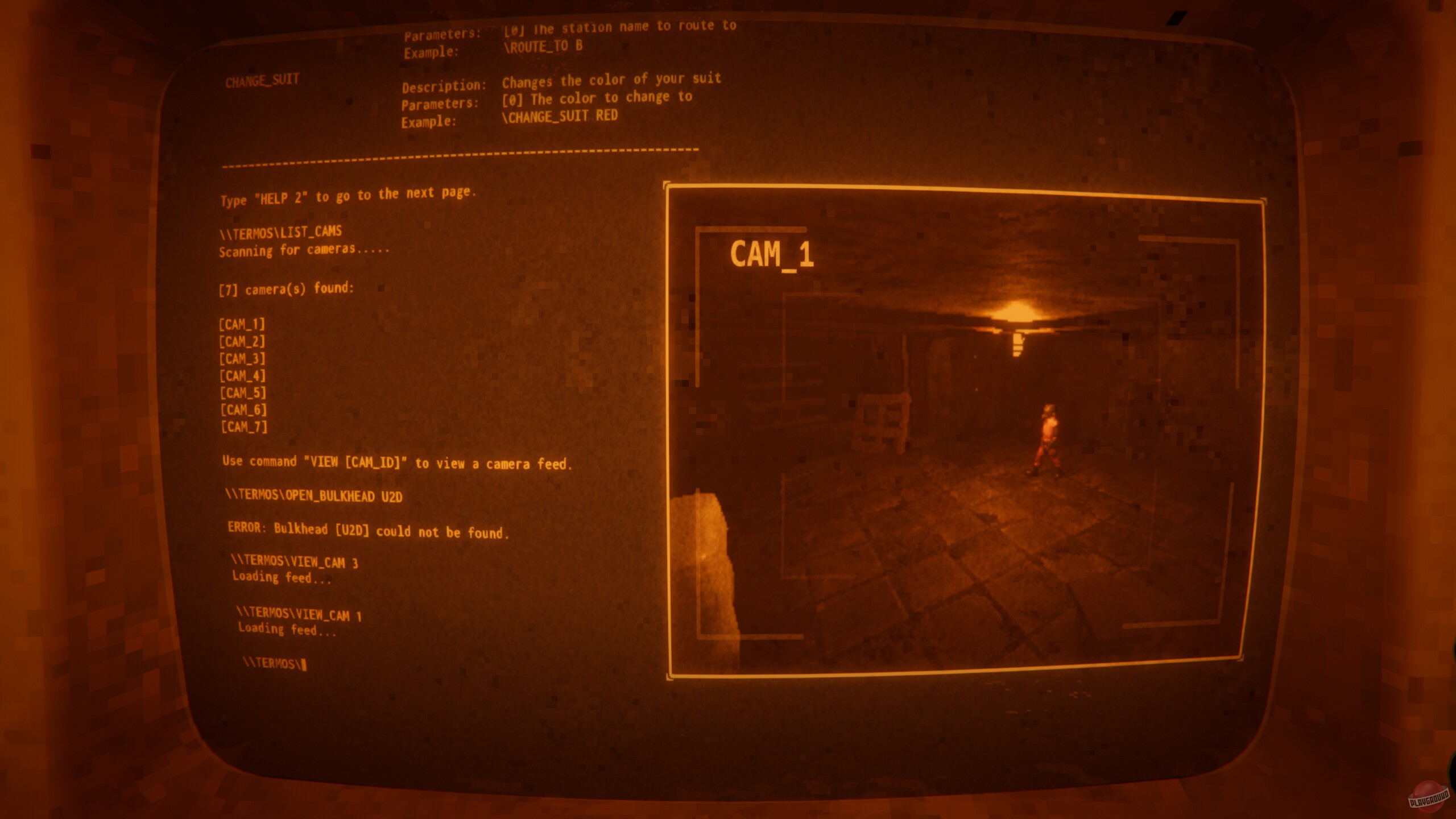
Task: Select the [CAM_6] entry in camera list
Action: 243,409
